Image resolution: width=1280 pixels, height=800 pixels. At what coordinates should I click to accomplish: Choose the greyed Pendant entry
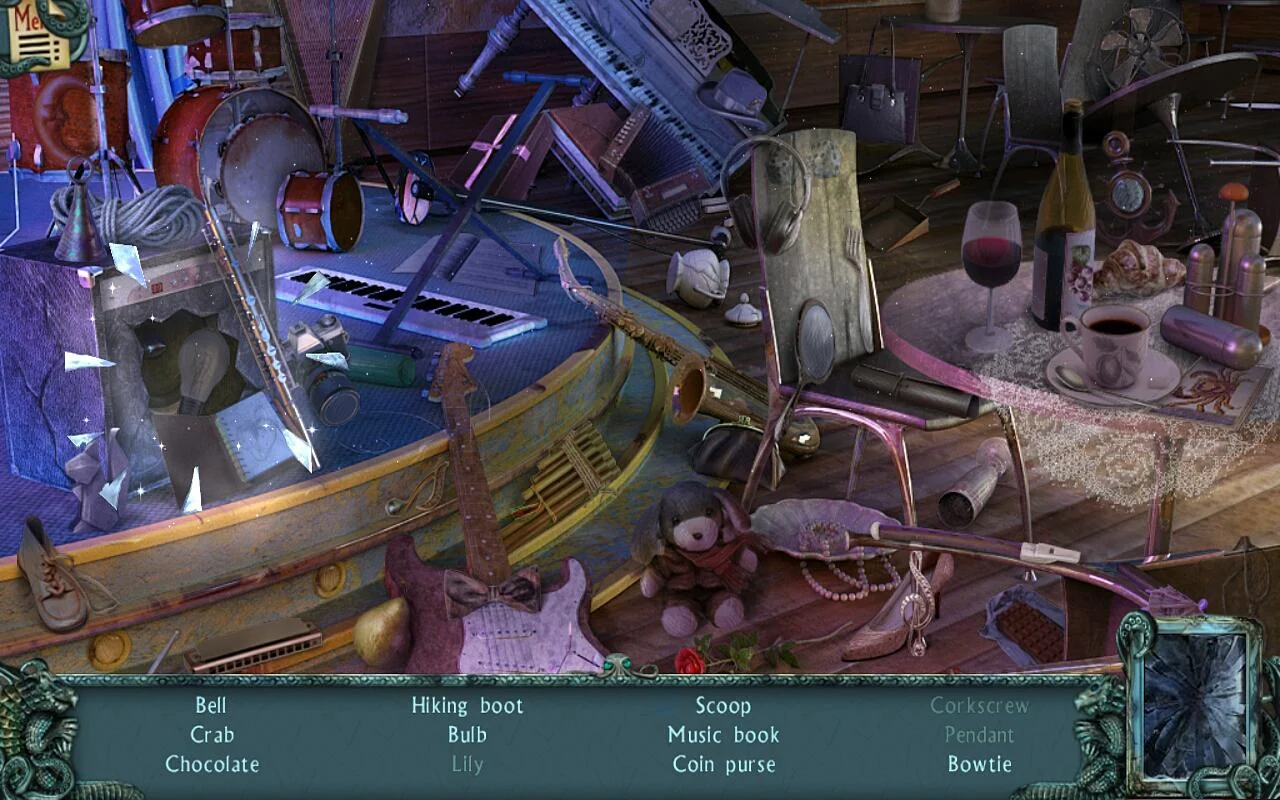(979, 735)
